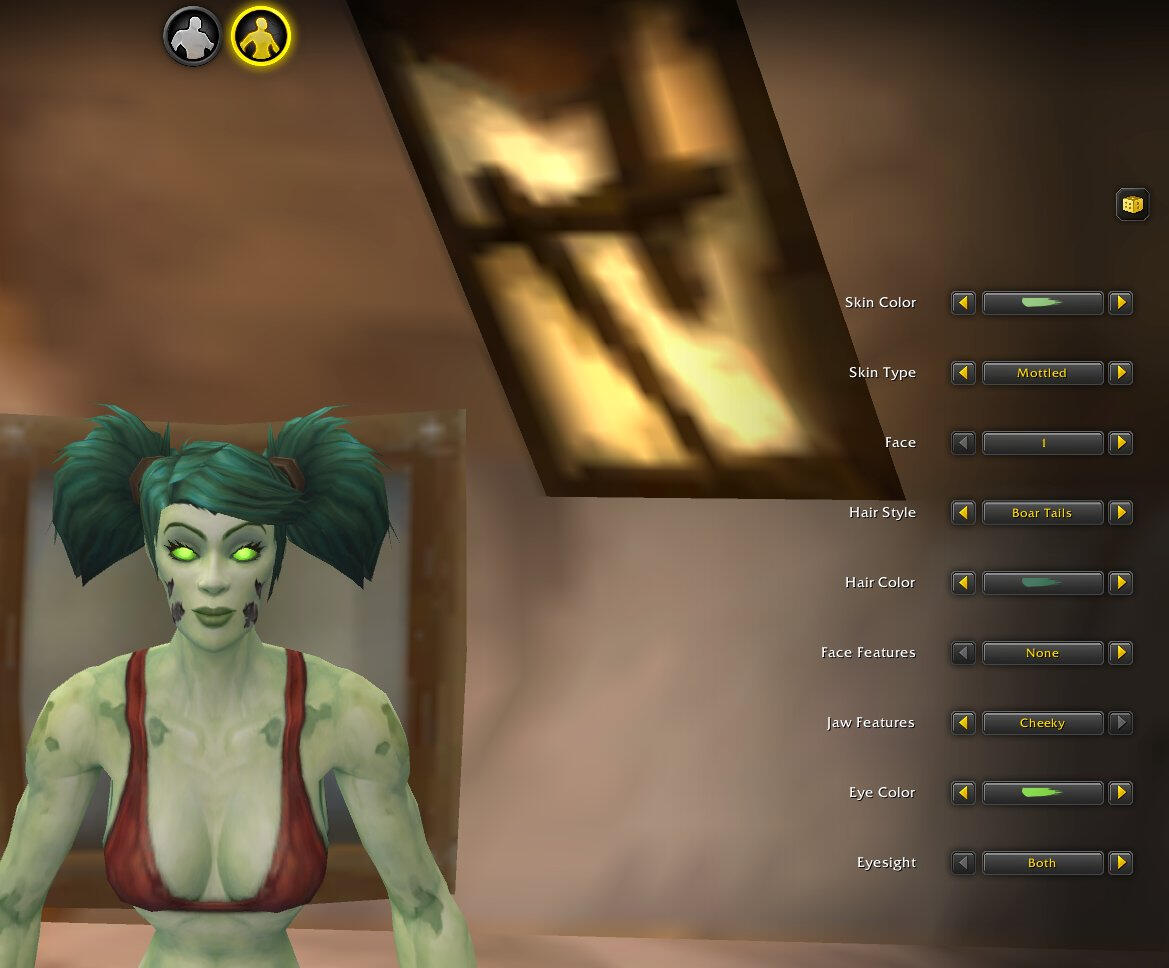
Task: Select the female body type icon
Action: 260,37
